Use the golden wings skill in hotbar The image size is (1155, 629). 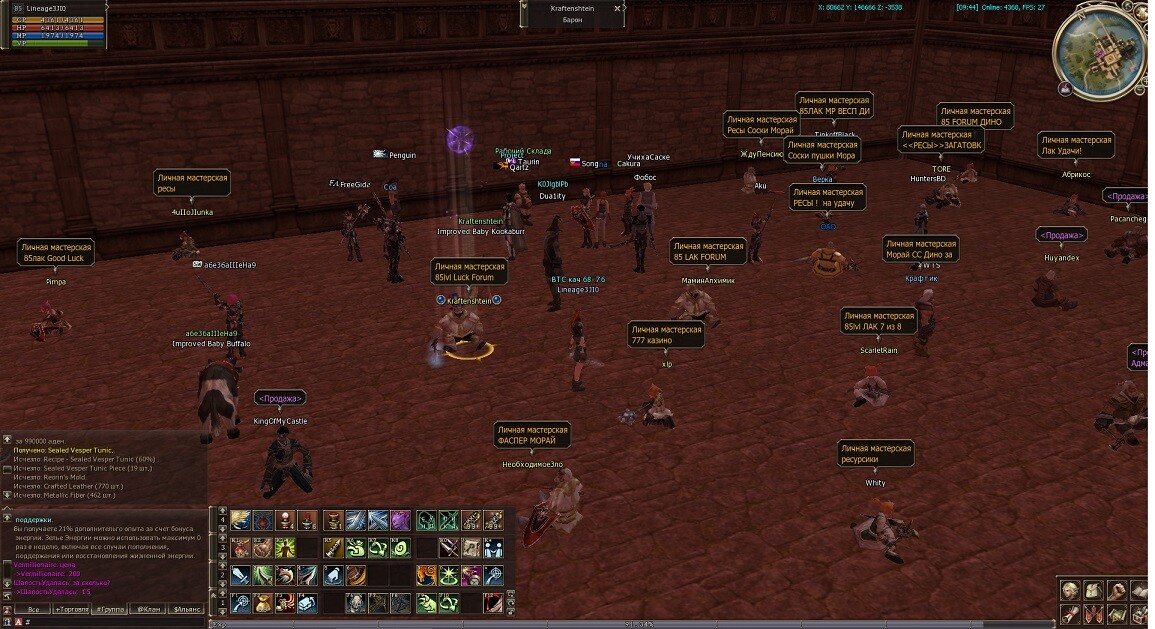pos(240,520)
